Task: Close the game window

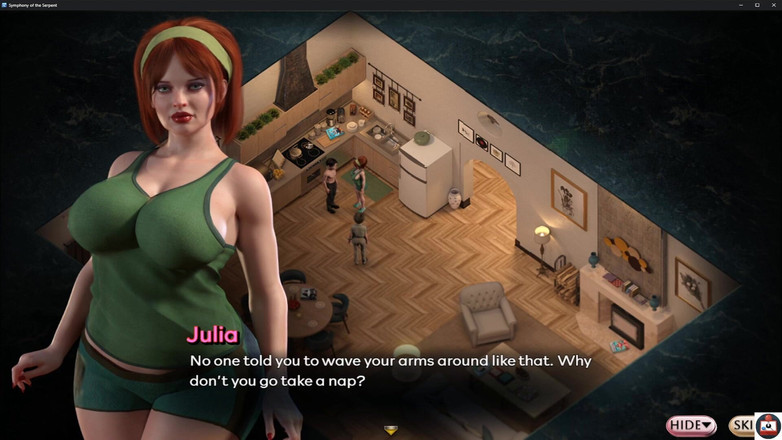Action: coord(773,5)
